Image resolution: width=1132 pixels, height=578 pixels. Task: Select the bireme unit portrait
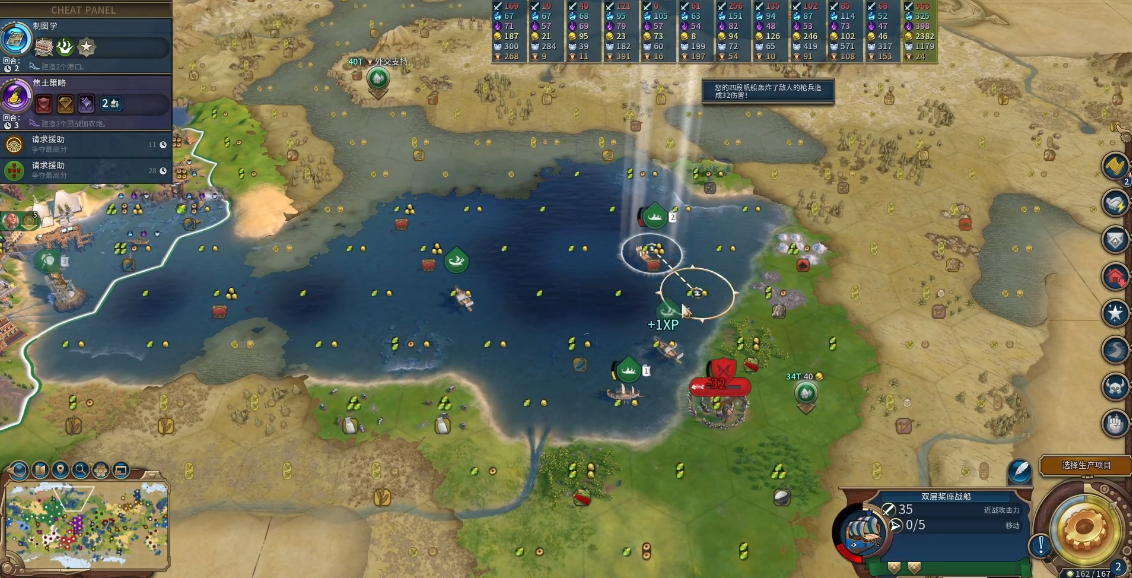point(860,531)
